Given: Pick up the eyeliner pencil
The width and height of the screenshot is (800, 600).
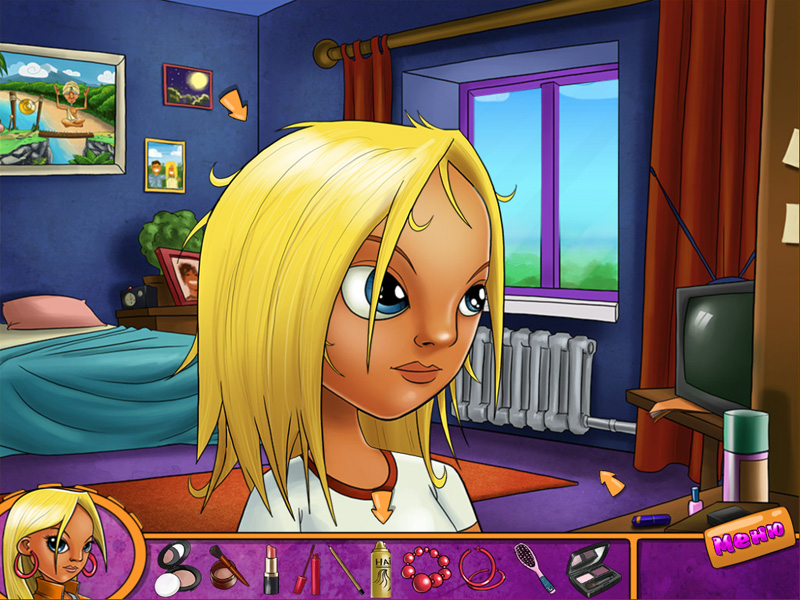Looking at the screenshot, I should point(346,569).
